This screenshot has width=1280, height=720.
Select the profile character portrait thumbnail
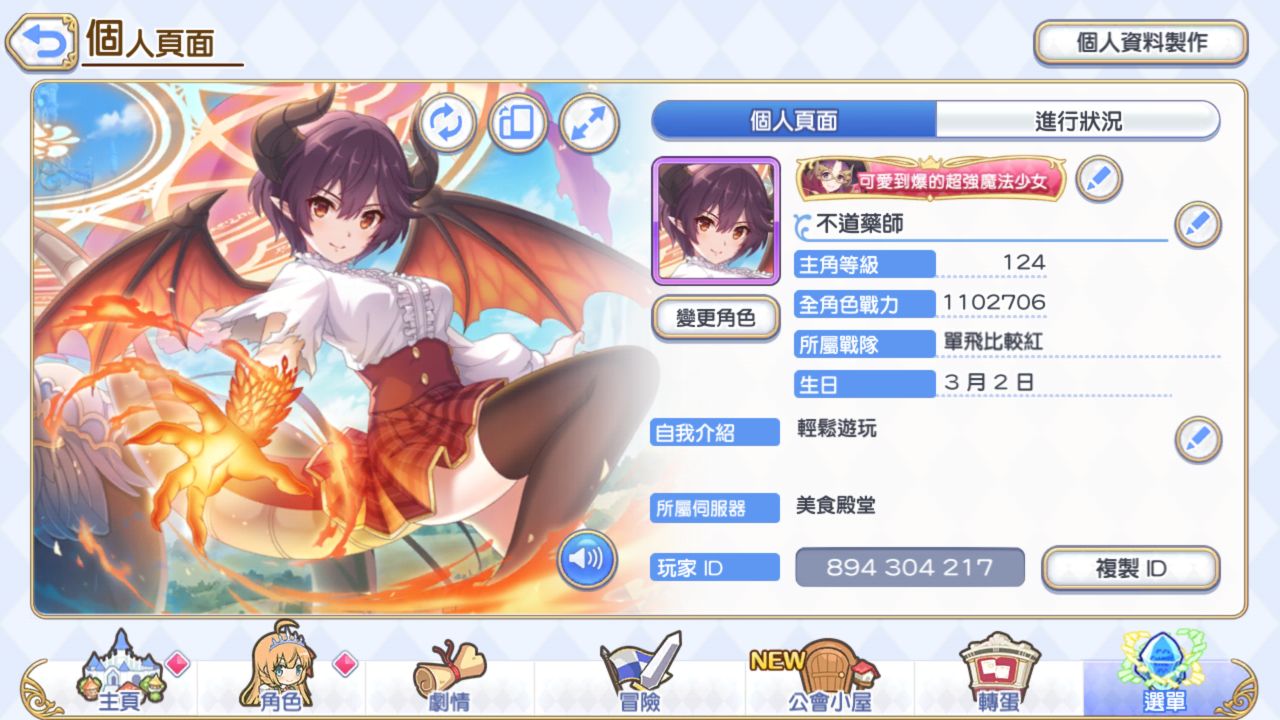coord(715,221)
